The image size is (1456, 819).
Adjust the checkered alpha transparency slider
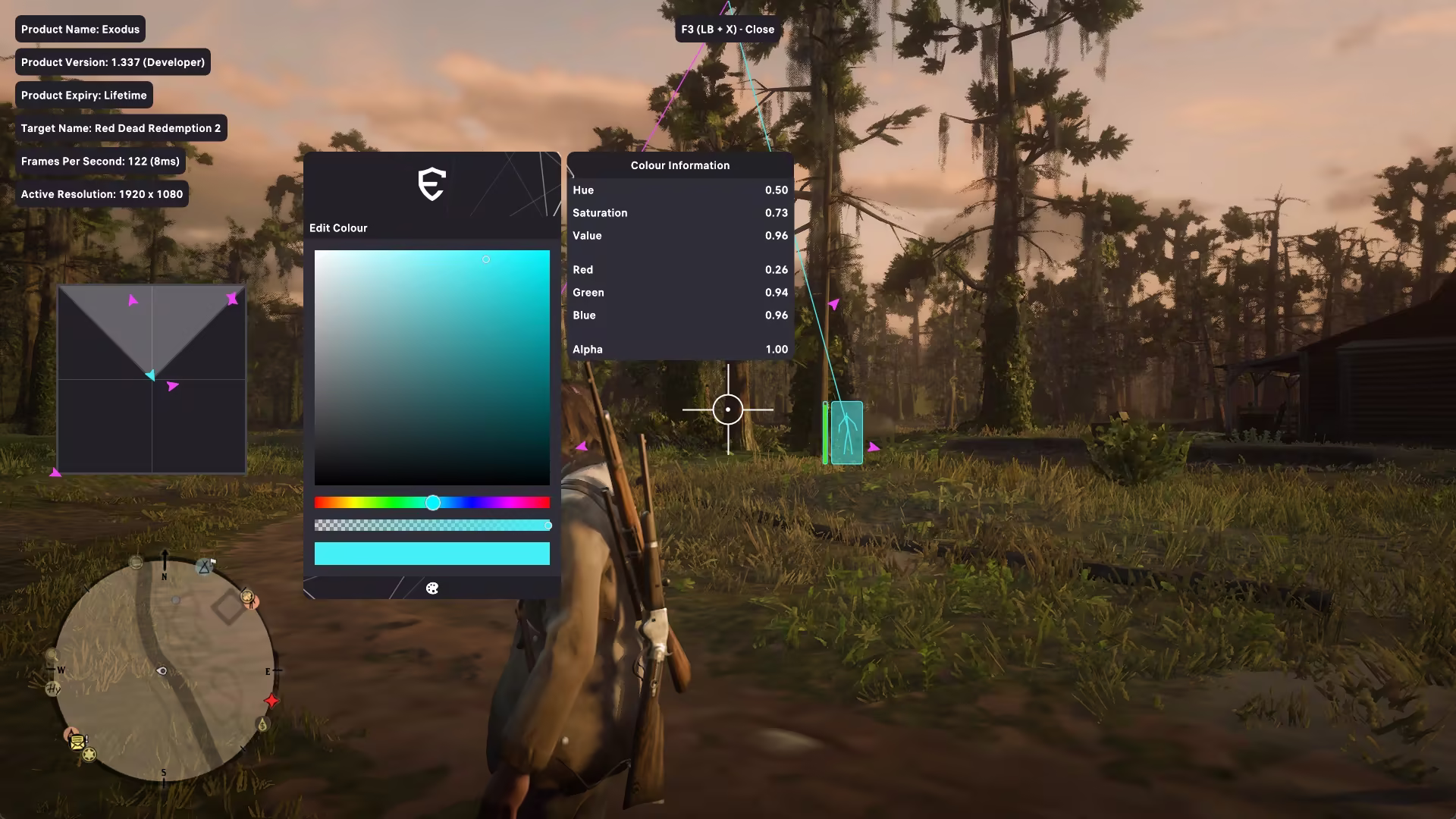point(431,526)
